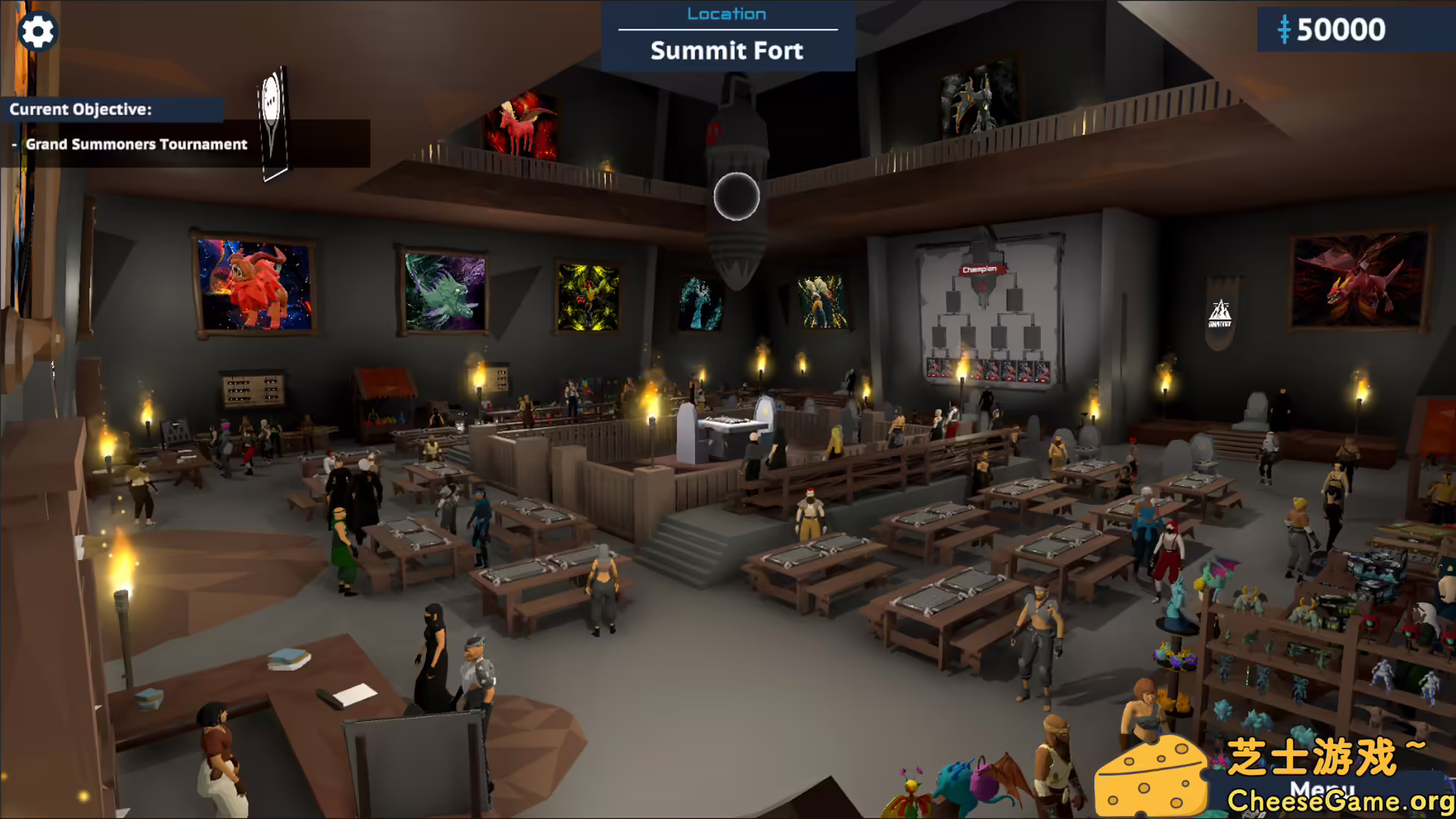The width and height of the screenshot is (1456, 819).
Task: Open the settings gear icon
Action: coord(37,32)
